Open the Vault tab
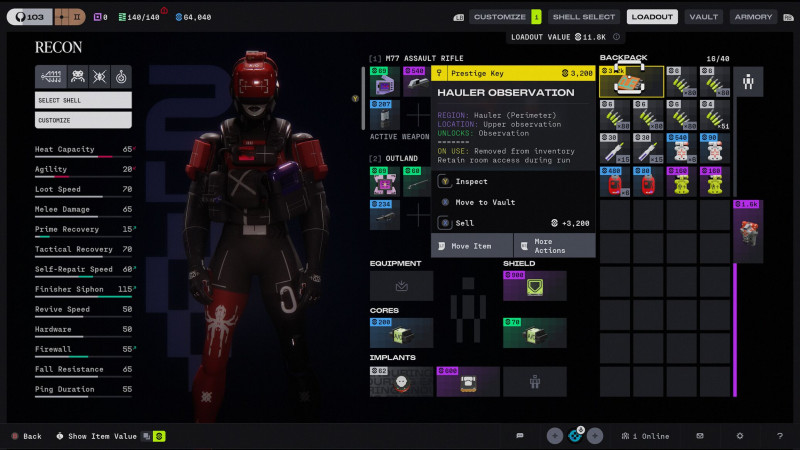This screenshot has width=800, height=450. click(703, 17)
